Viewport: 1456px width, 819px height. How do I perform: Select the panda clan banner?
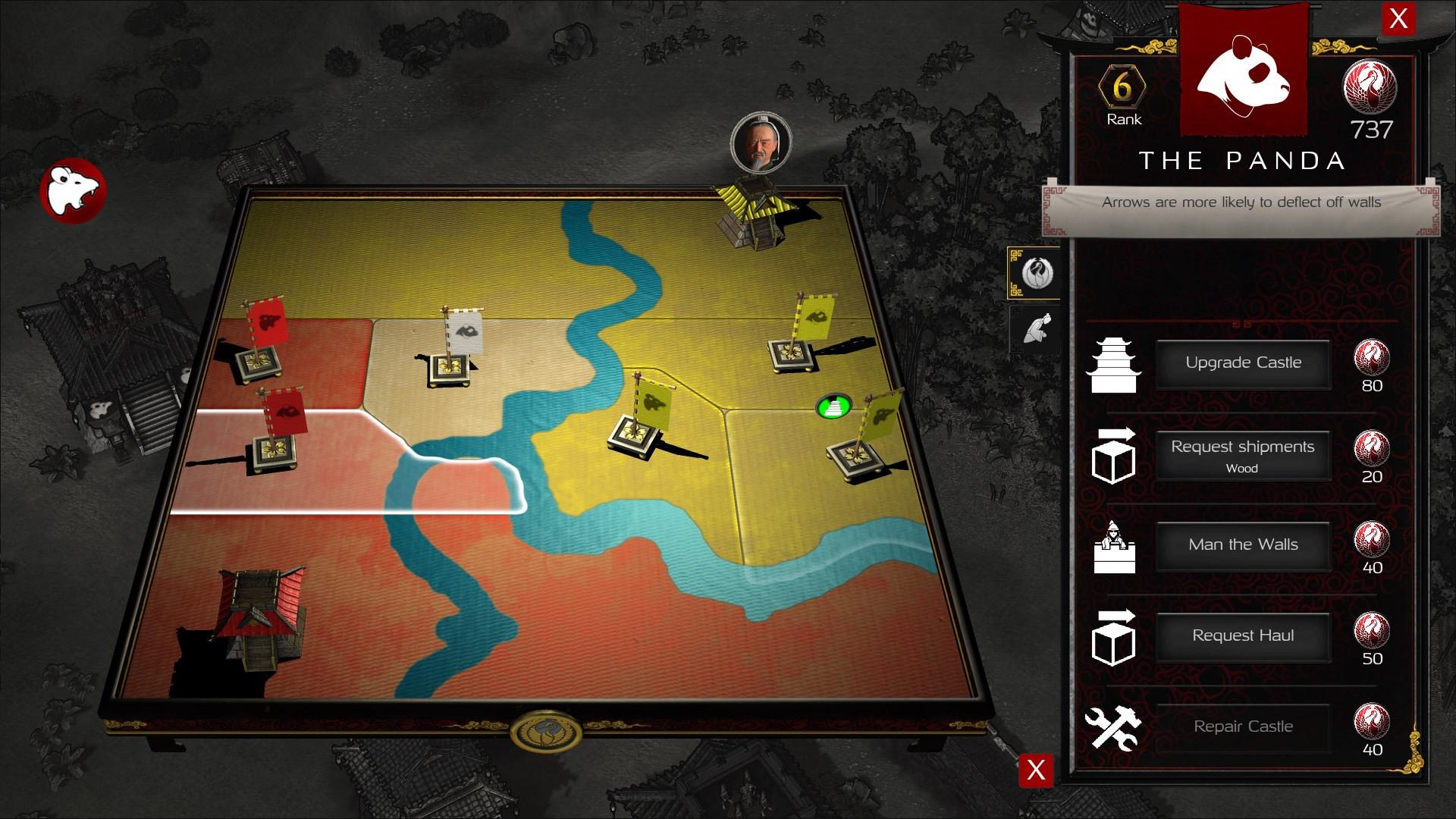pyautogui.click(x=1243, y=68)
